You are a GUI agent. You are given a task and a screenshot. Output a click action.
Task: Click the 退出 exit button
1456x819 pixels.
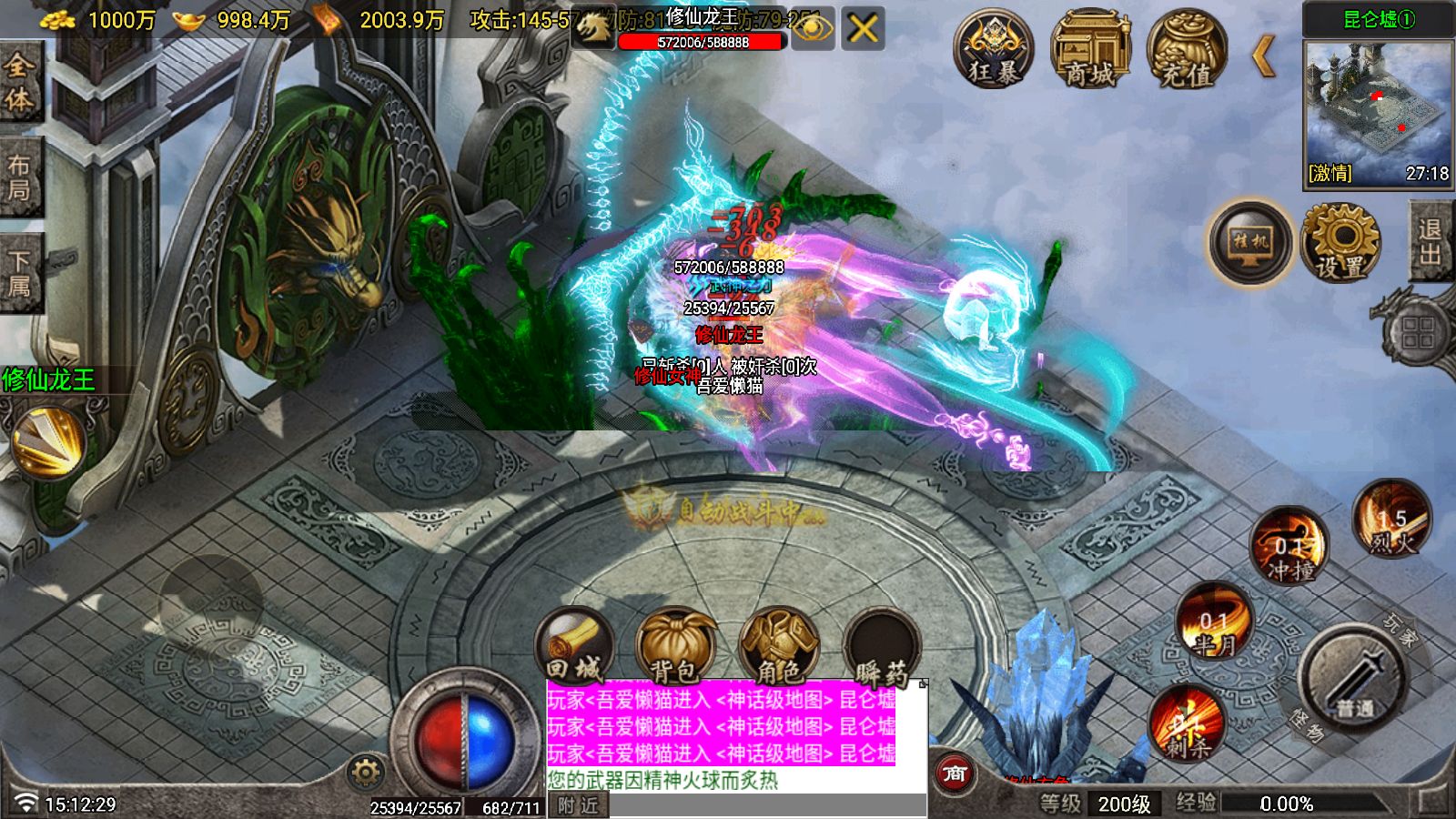[x=1431, y=242]
